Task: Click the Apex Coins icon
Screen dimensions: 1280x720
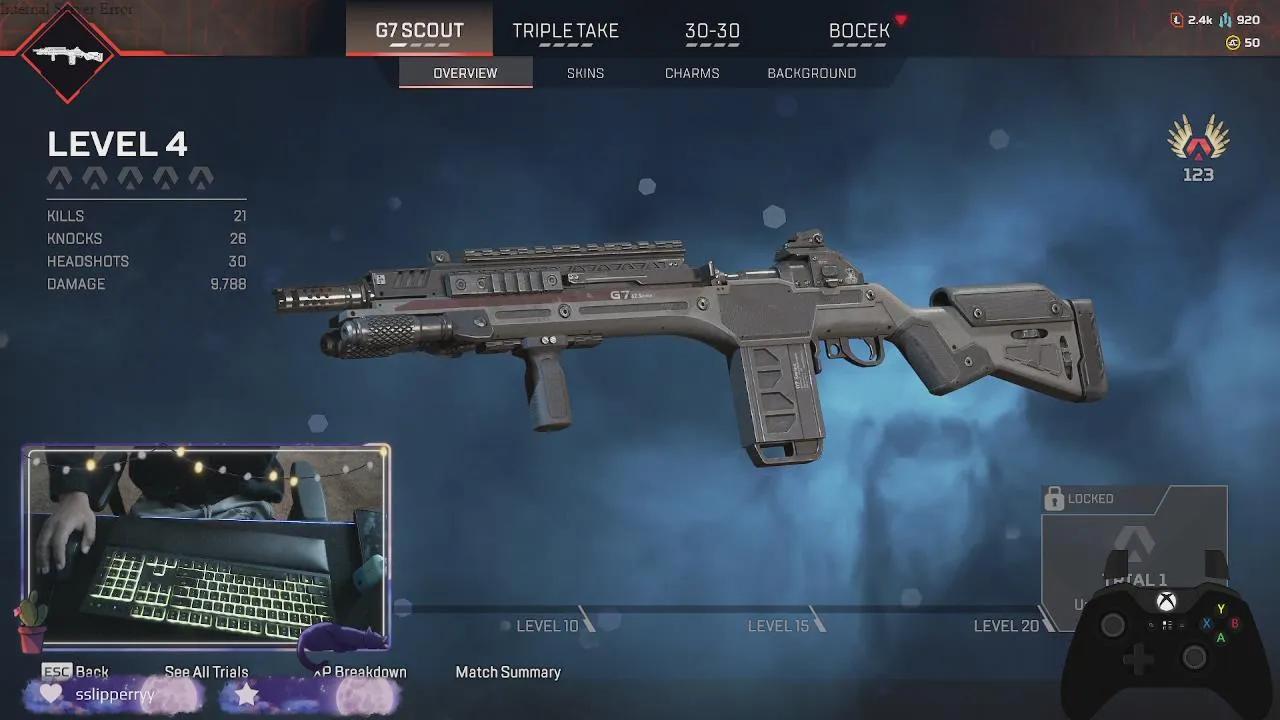Action: [x=1233, y=42]
